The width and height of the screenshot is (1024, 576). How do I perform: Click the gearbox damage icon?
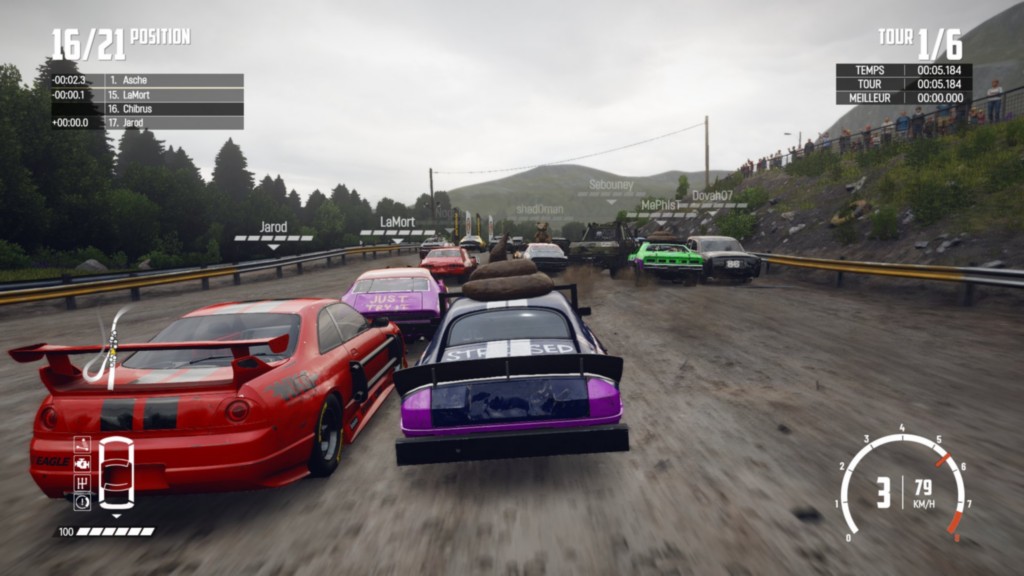[x=82, y=483]
